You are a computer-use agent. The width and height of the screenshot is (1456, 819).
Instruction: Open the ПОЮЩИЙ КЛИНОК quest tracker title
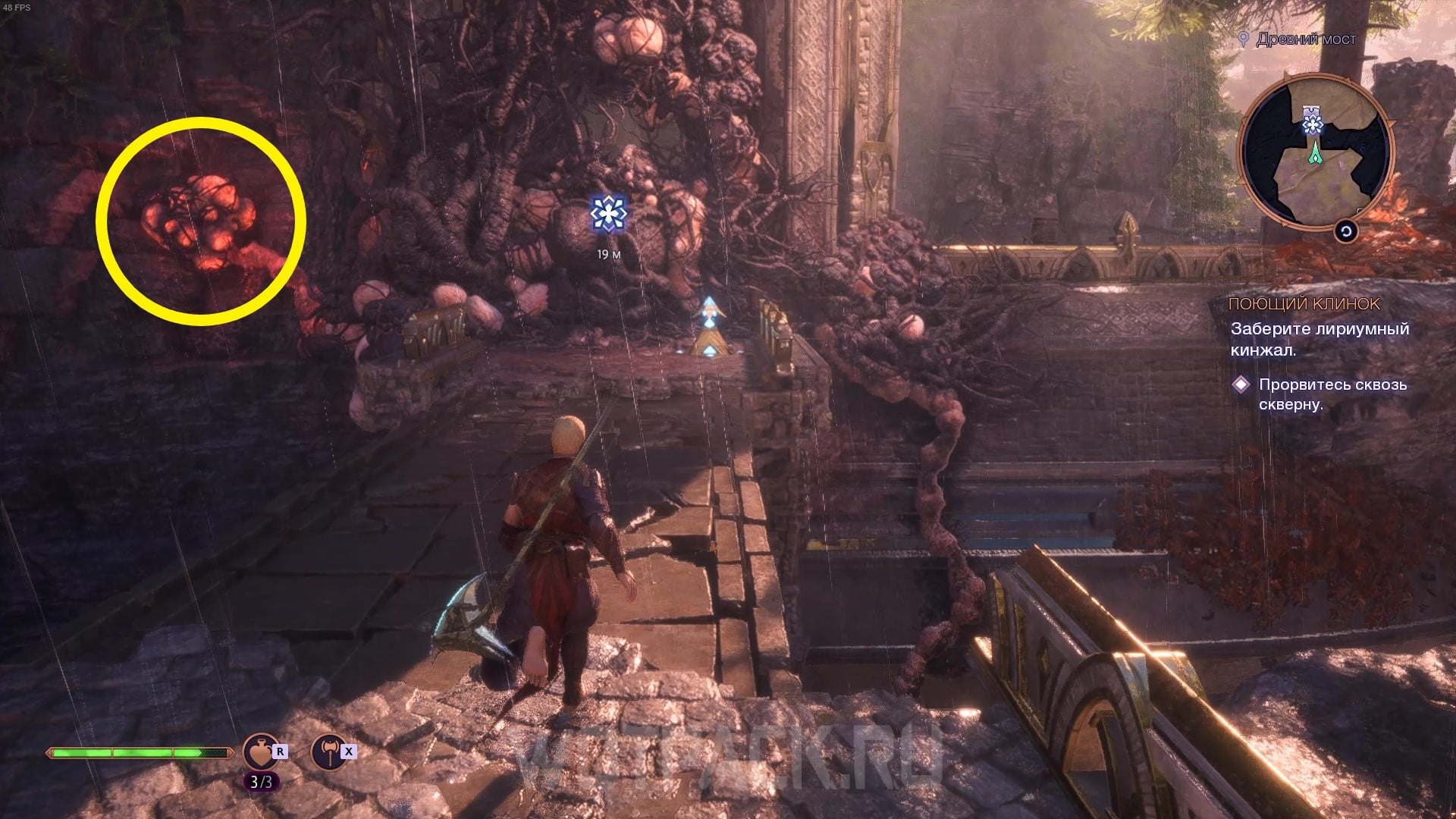(1304, 304)
